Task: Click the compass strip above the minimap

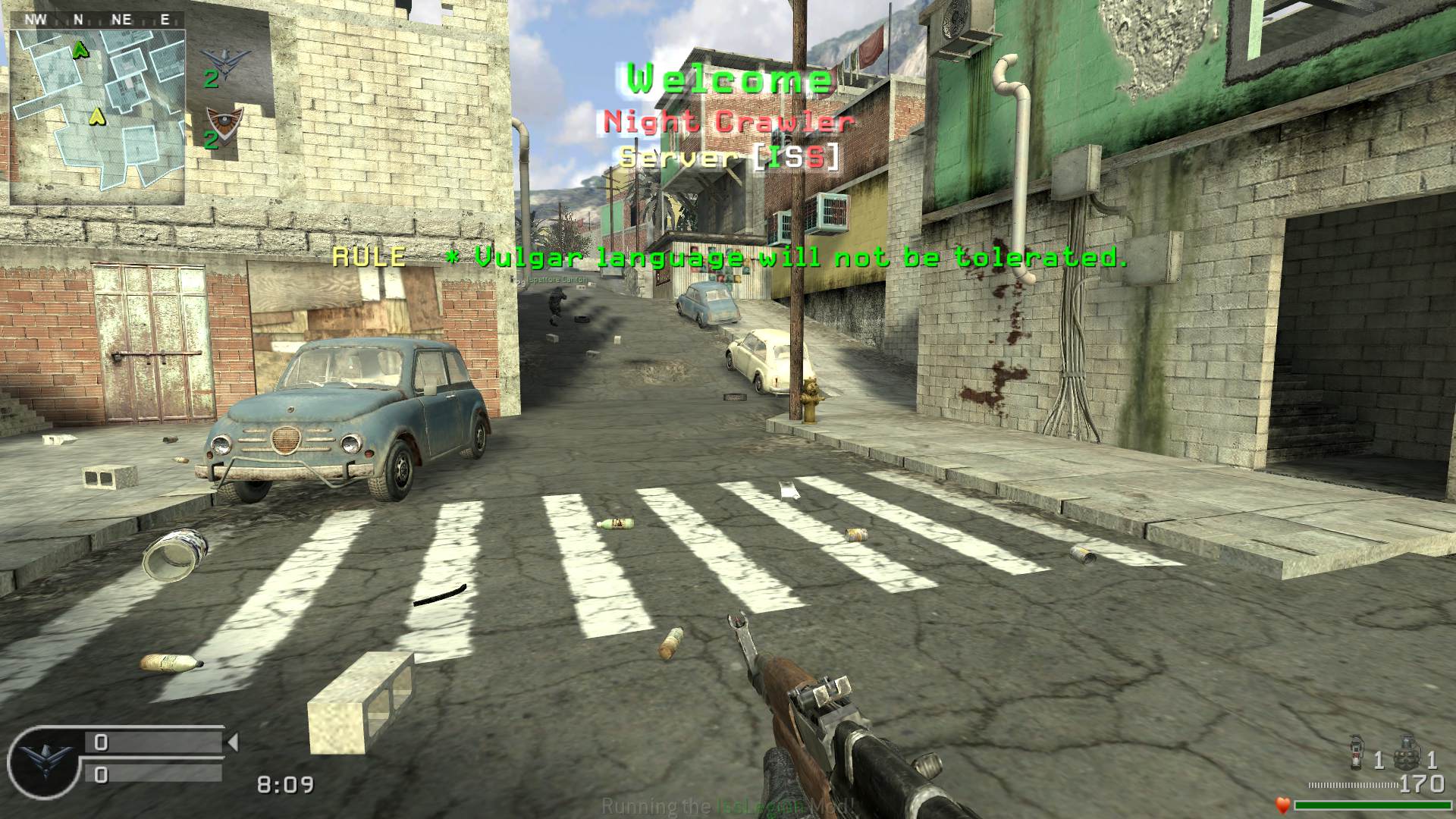Action: (x=97, y=20)
